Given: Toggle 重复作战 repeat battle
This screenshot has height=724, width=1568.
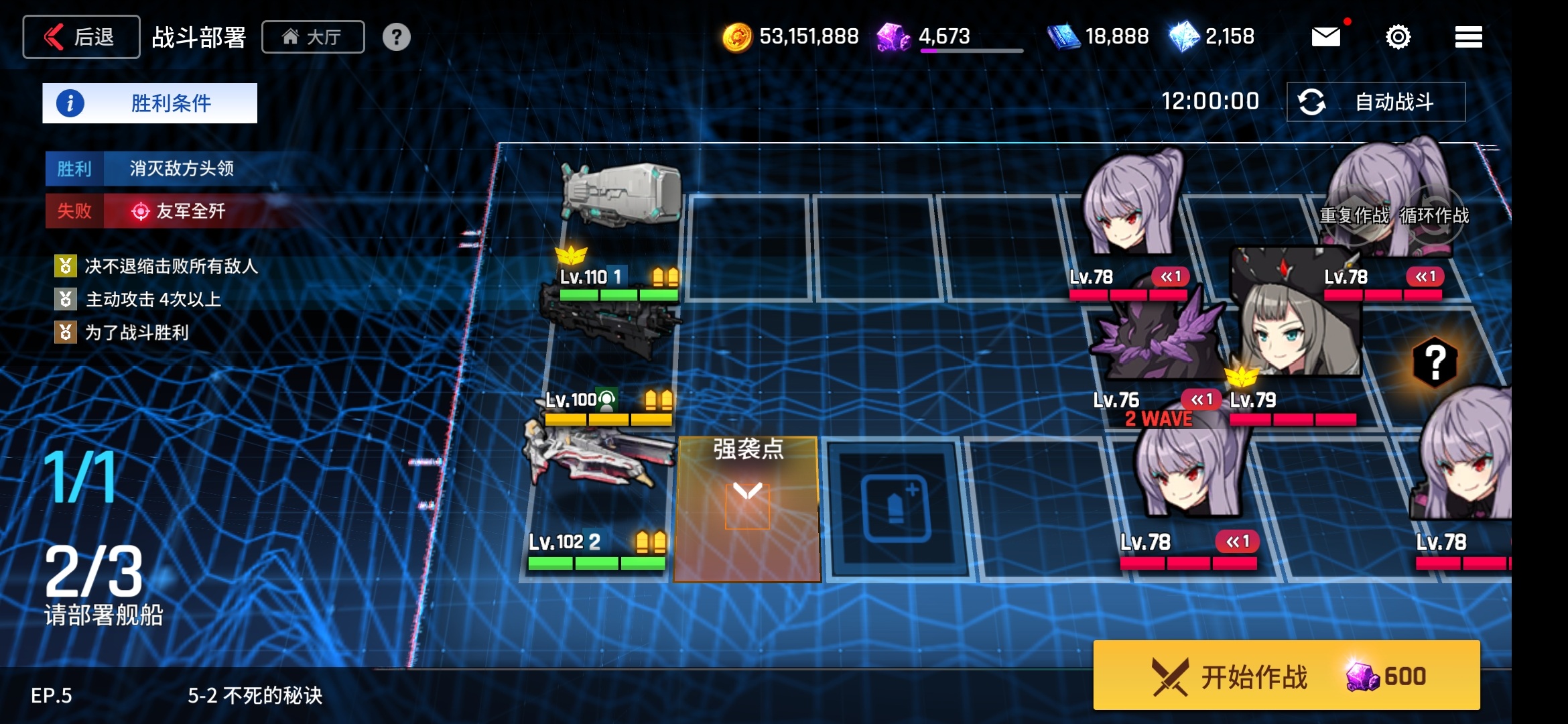Looking at the screenshot, I should tap(1354, 216).
